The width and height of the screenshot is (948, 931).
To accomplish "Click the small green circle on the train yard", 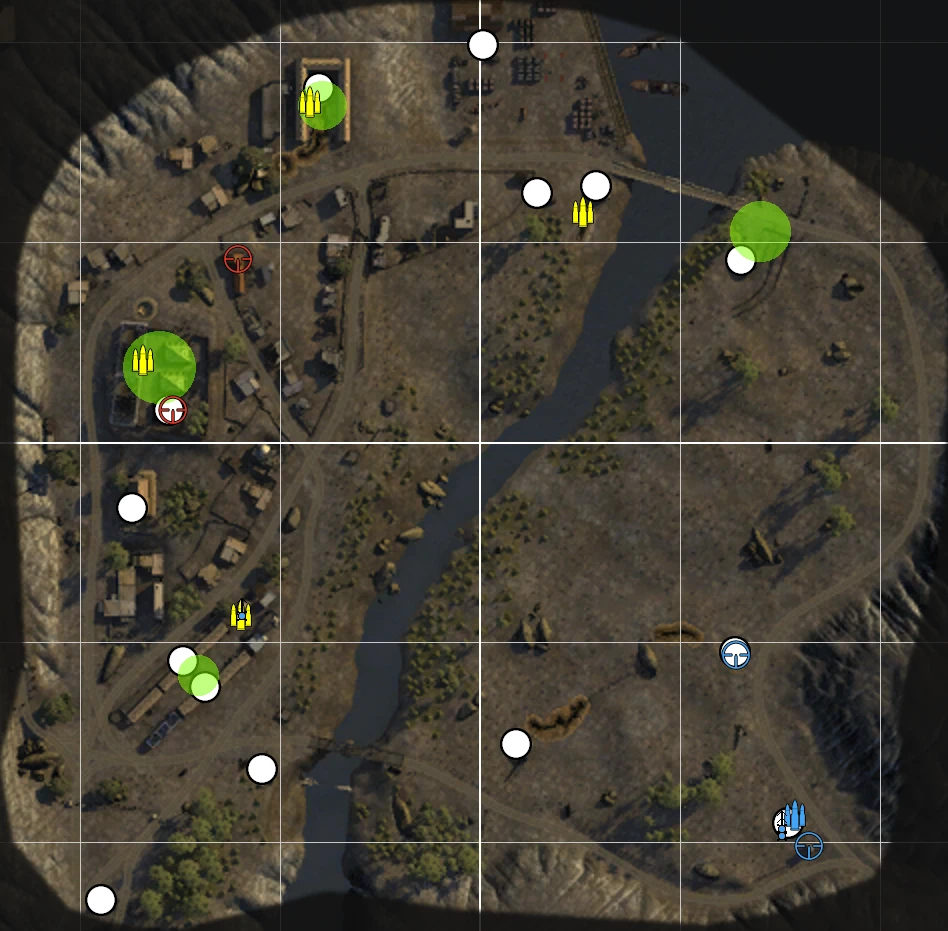I will [x=198, y=674].
